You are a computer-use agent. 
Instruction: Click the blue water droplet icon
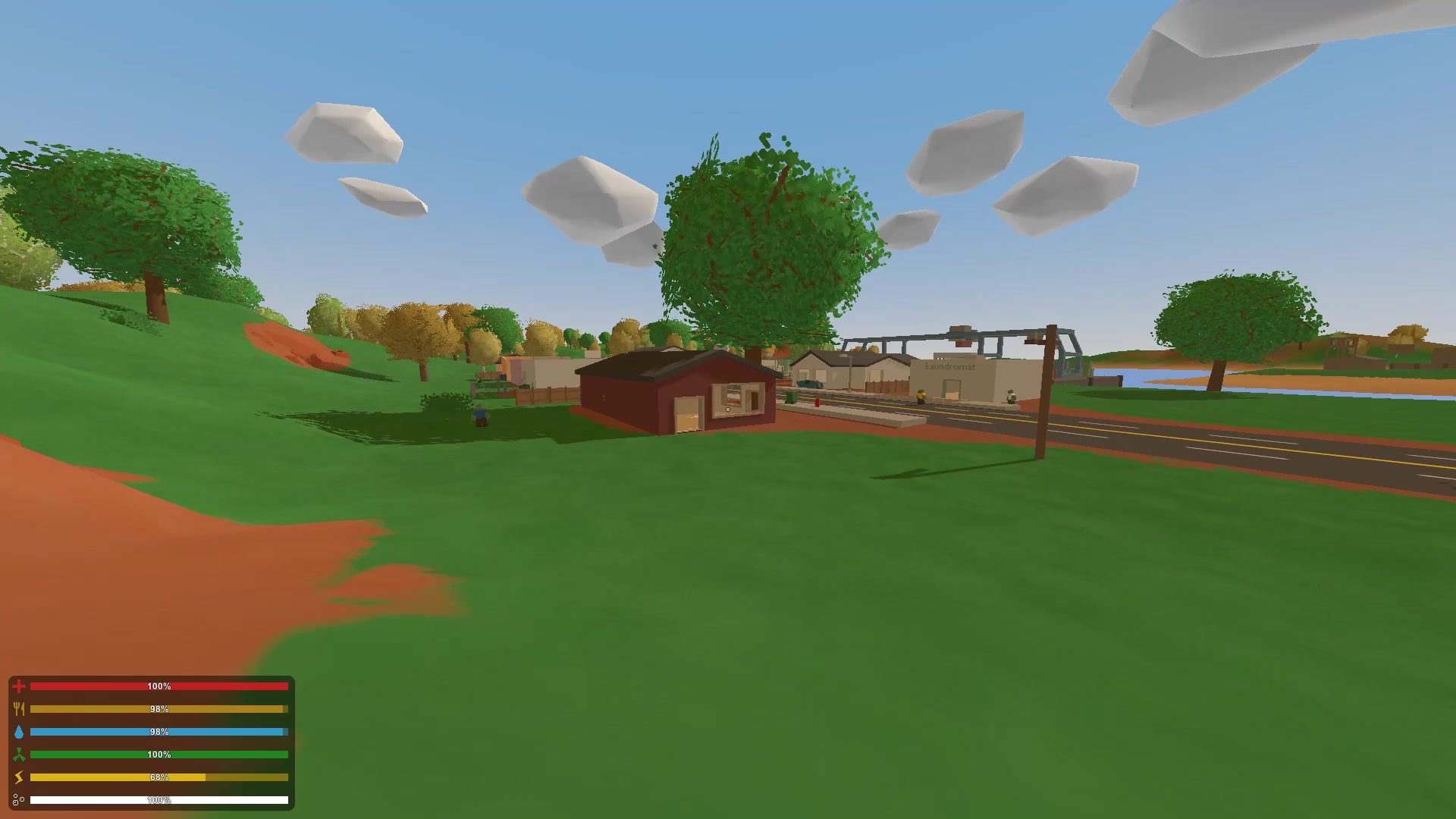(x=20, y=732)
